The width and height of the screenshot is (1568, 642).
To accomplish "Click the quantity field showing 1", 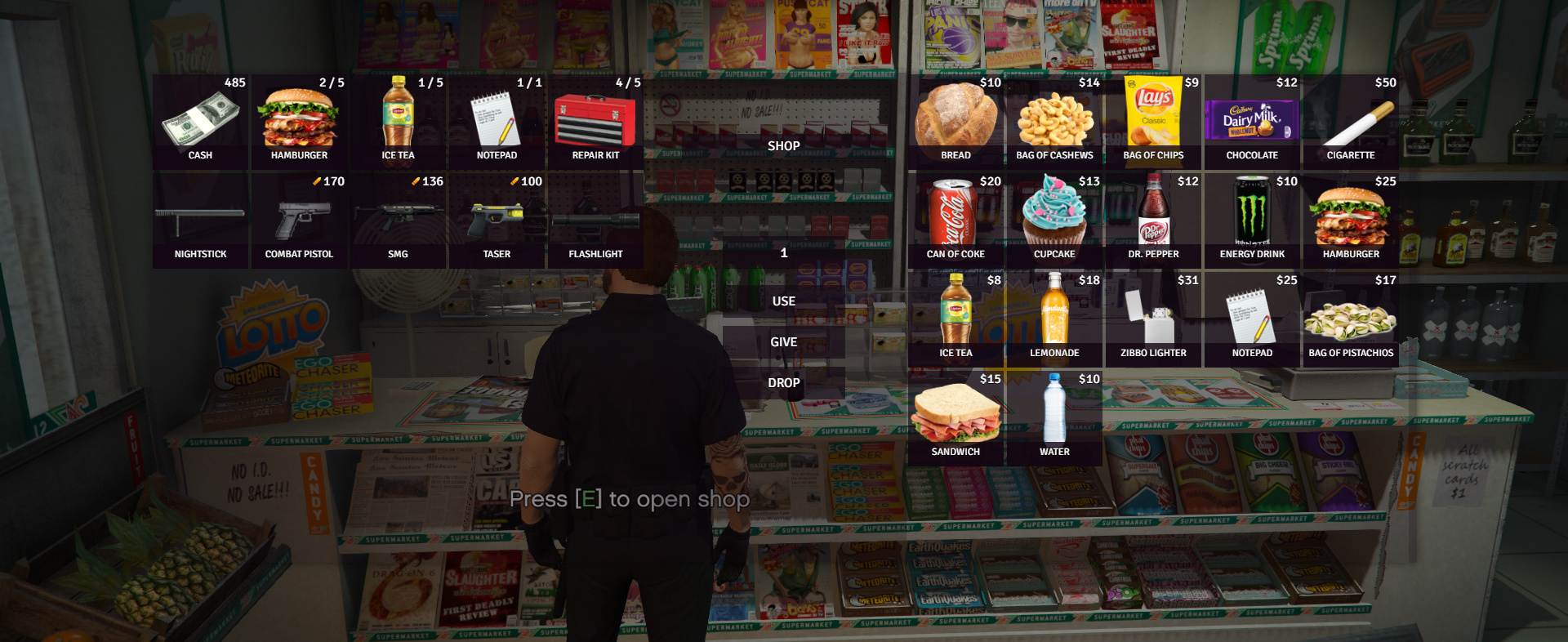I will 783,253.
